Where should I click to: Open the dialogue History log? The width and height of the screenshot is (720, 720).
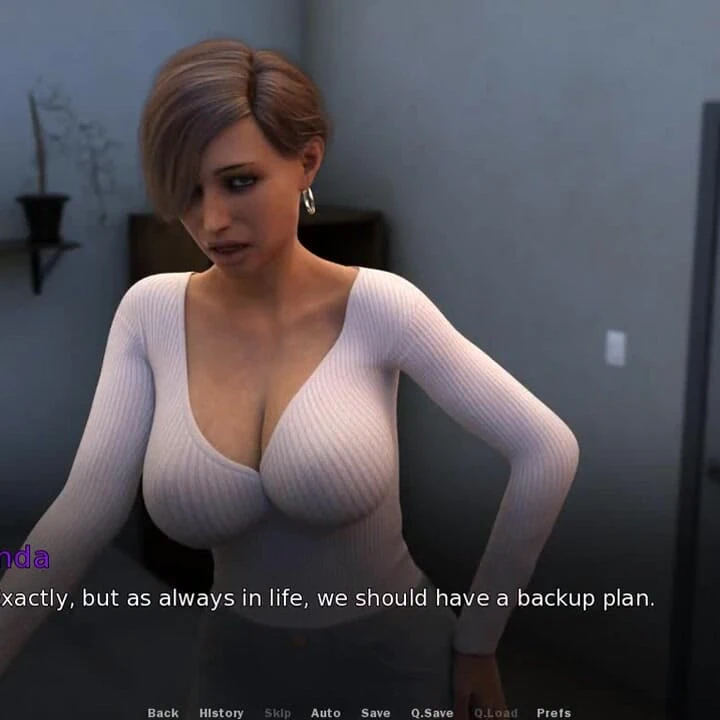(221, 713)
